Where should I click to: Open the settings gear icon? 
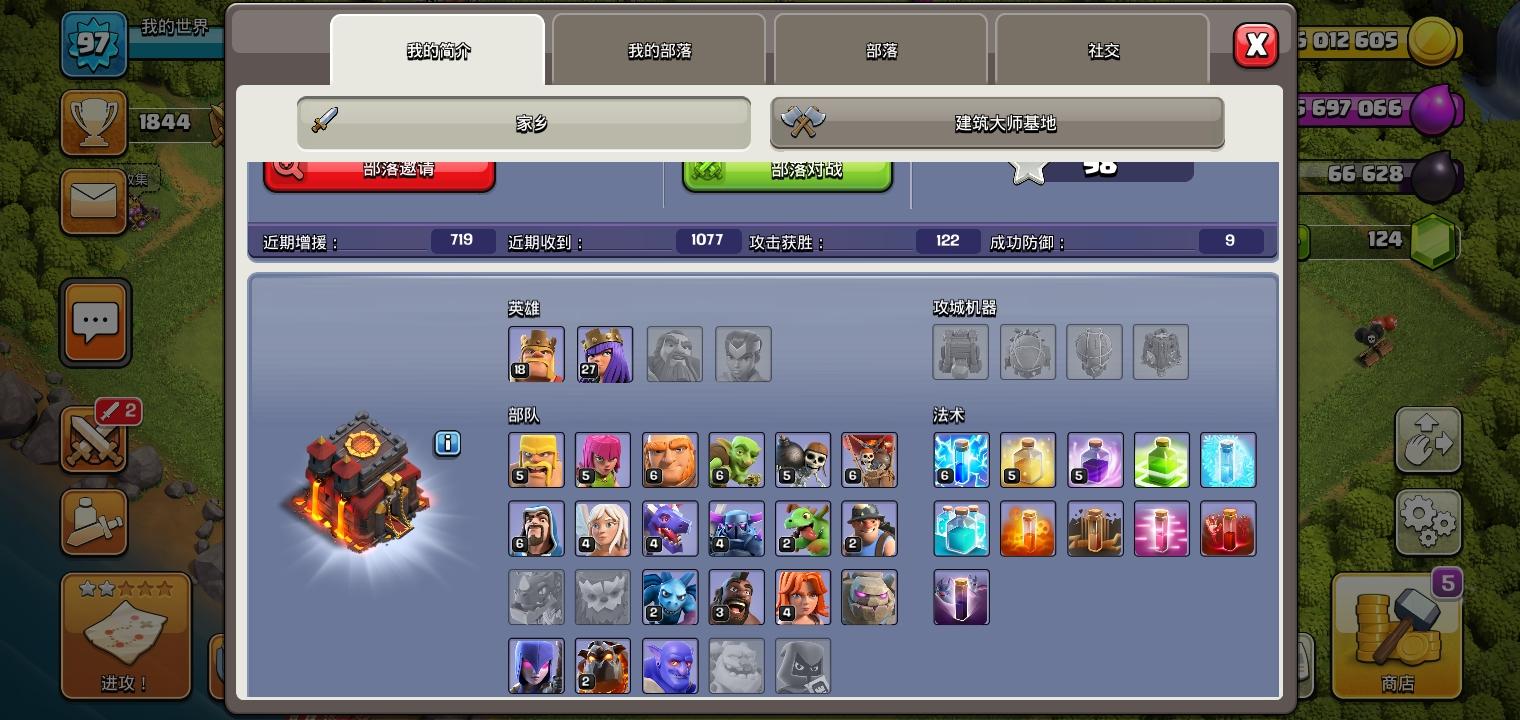point(1430,521)
